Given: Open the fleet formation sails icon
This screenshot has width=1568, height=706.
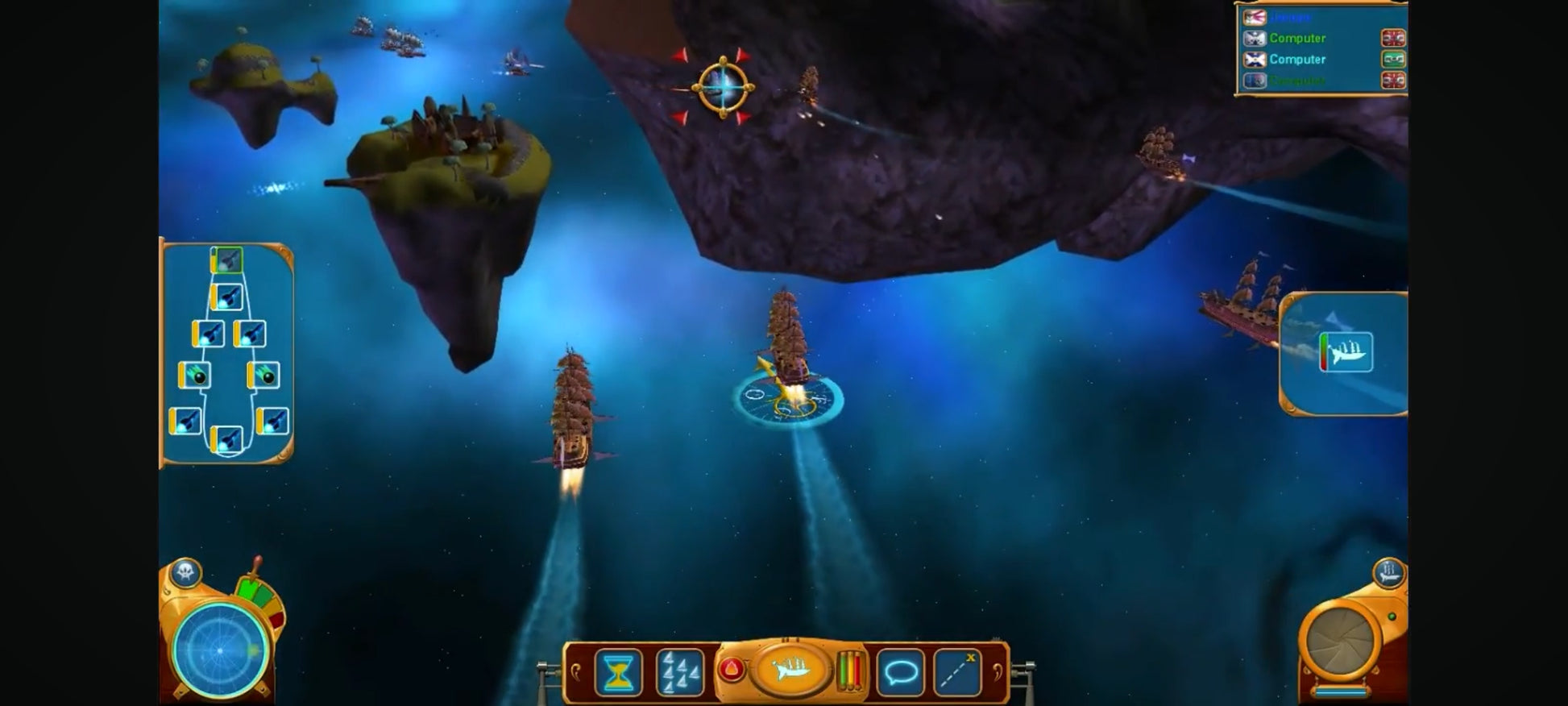Looking at the screenshot, I should click(x=678, y=672).
